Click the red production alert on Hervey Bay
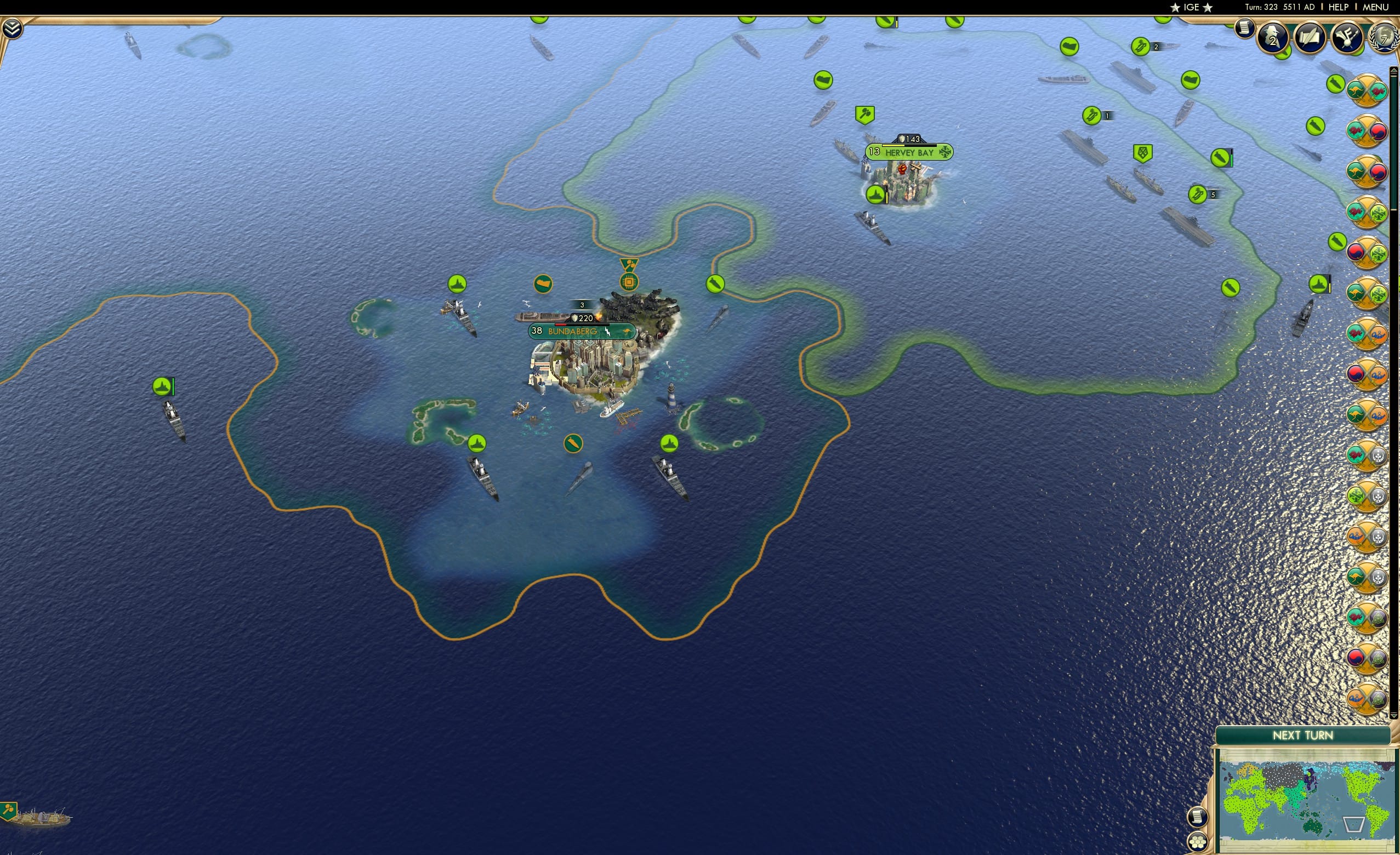The width and height of the screenshot is (1400, 855). point(903,170)
